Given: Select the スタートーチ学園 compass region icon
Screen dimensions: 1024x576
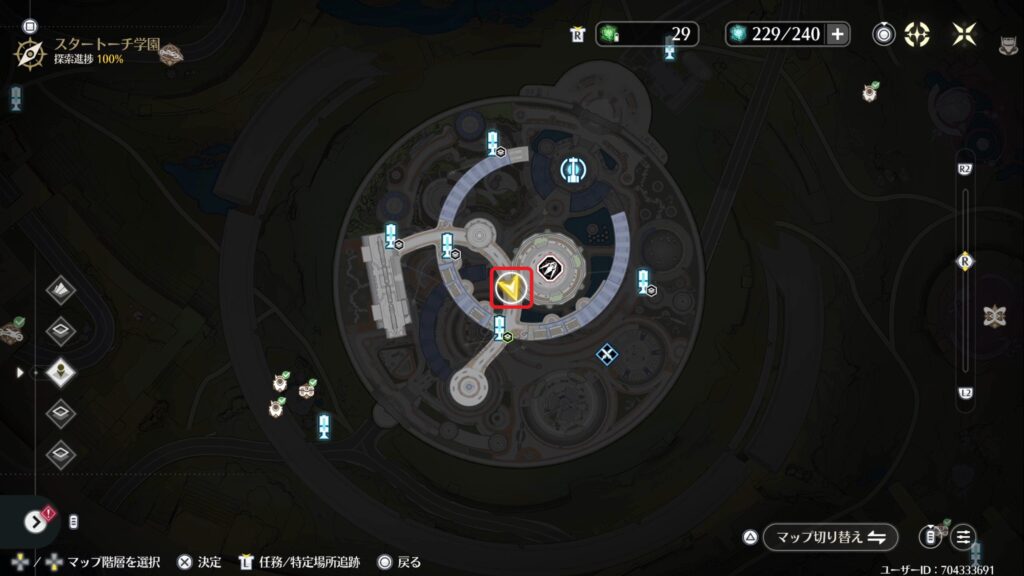Looking at the screenshot, I should click(28, 51).
